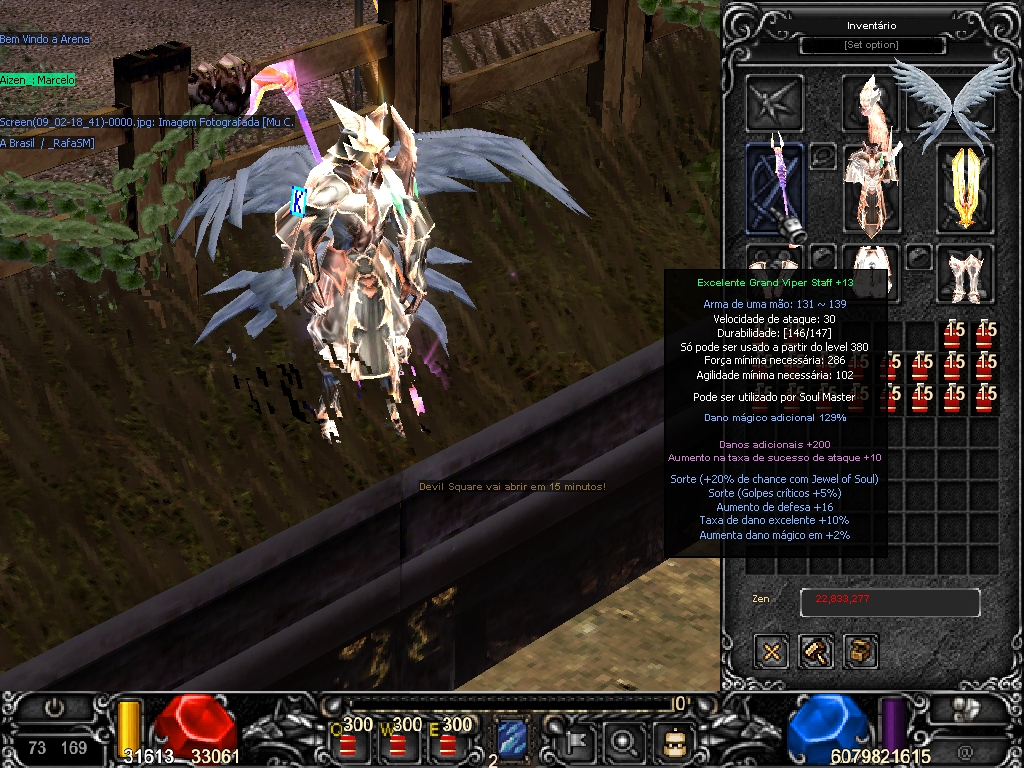Select the equipped golden shield slot
The height and width of the screenshot is (768, 1024).
(x=965, y=190)
